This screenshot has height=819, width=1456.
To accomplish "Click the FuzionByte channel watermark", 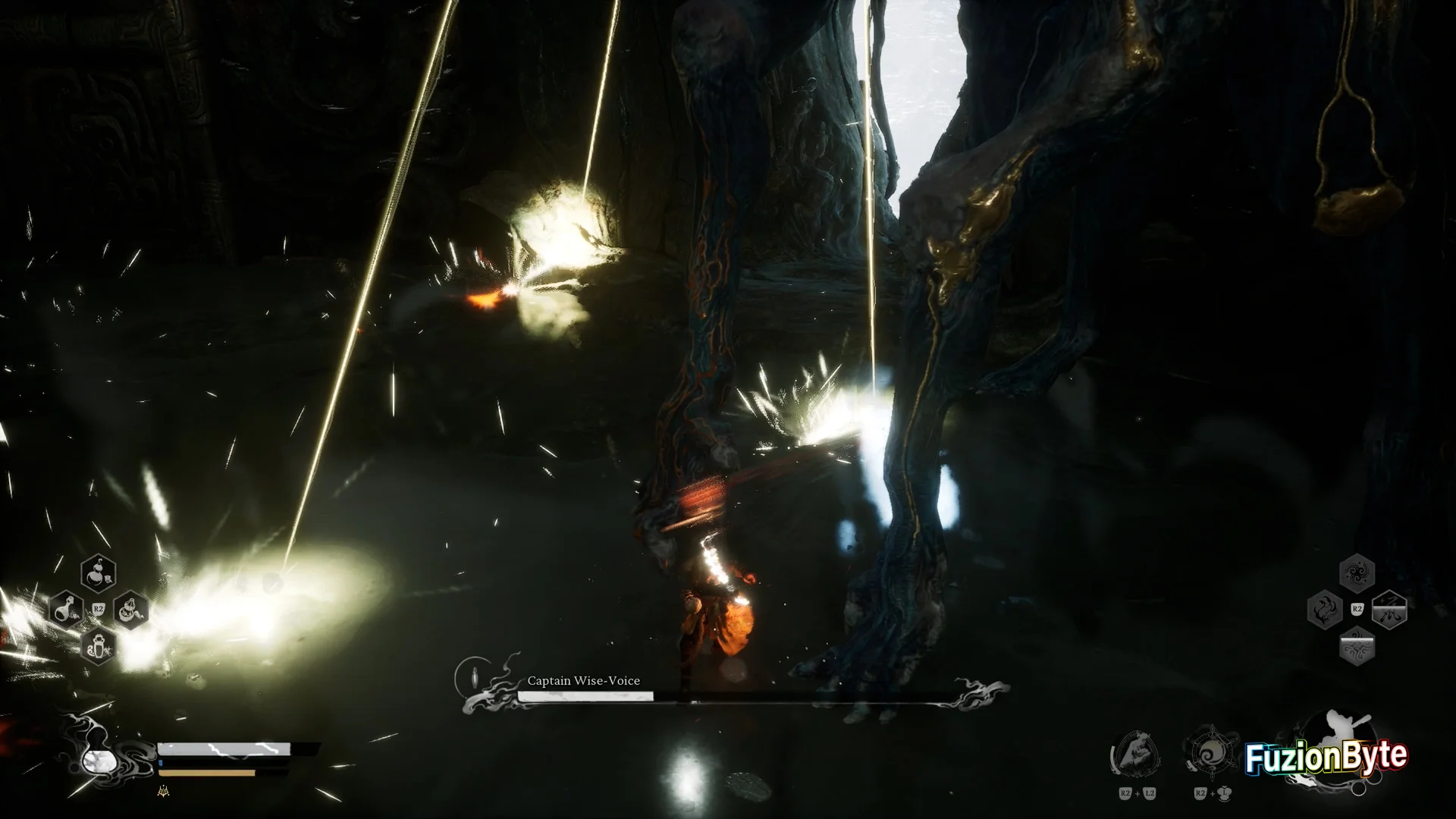I will coord(1326,757).
